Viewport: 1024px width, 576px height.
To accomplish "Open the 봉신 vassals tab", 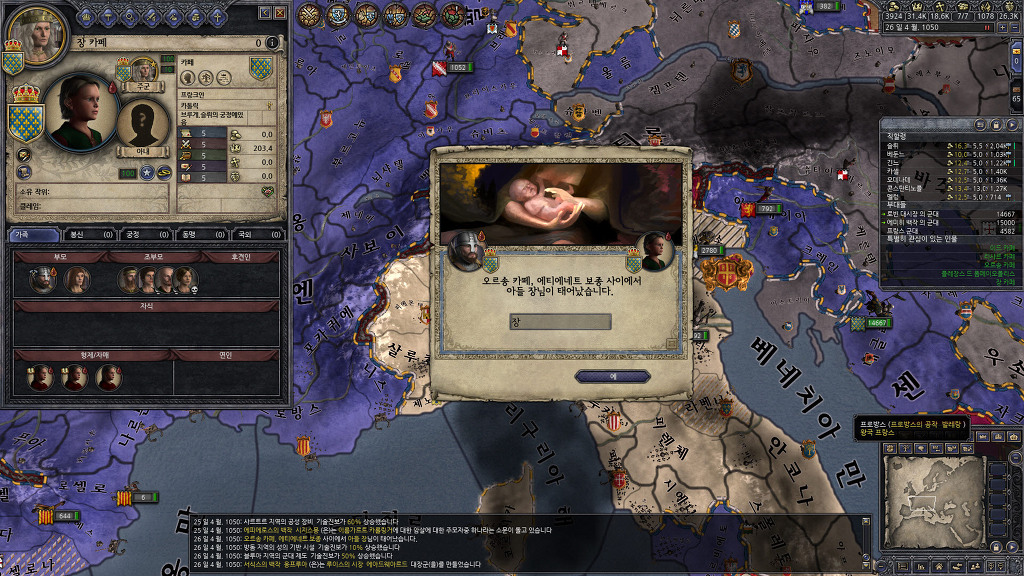I will (77, 235).
